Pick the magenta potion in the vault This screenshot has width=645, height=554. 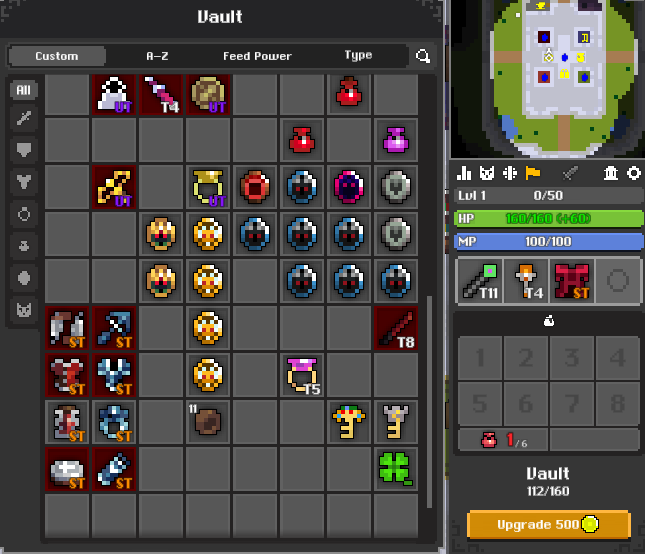(x=396, y=140)
